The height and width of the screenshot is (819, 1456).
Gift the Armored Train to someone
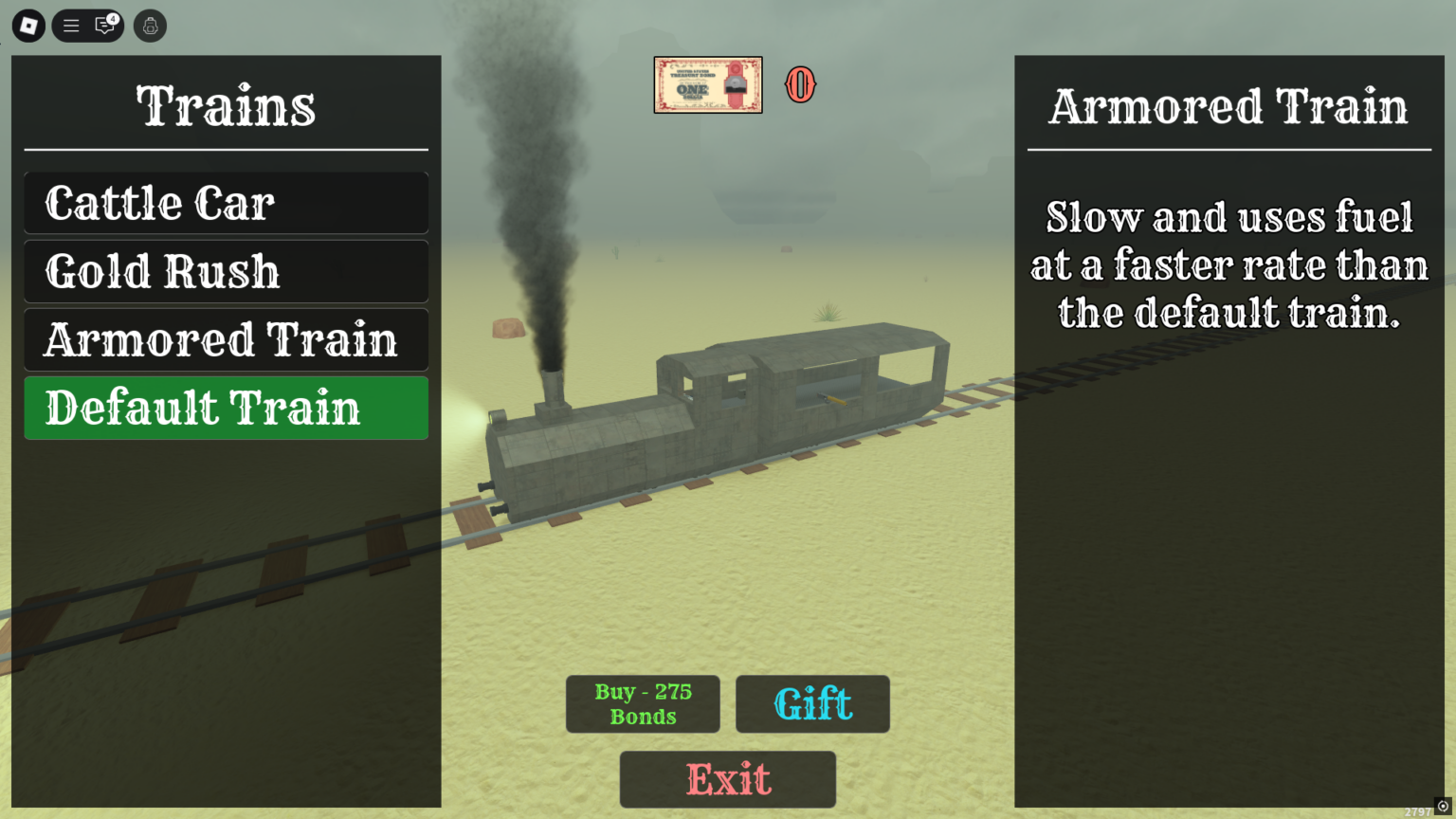coord(812,703)
